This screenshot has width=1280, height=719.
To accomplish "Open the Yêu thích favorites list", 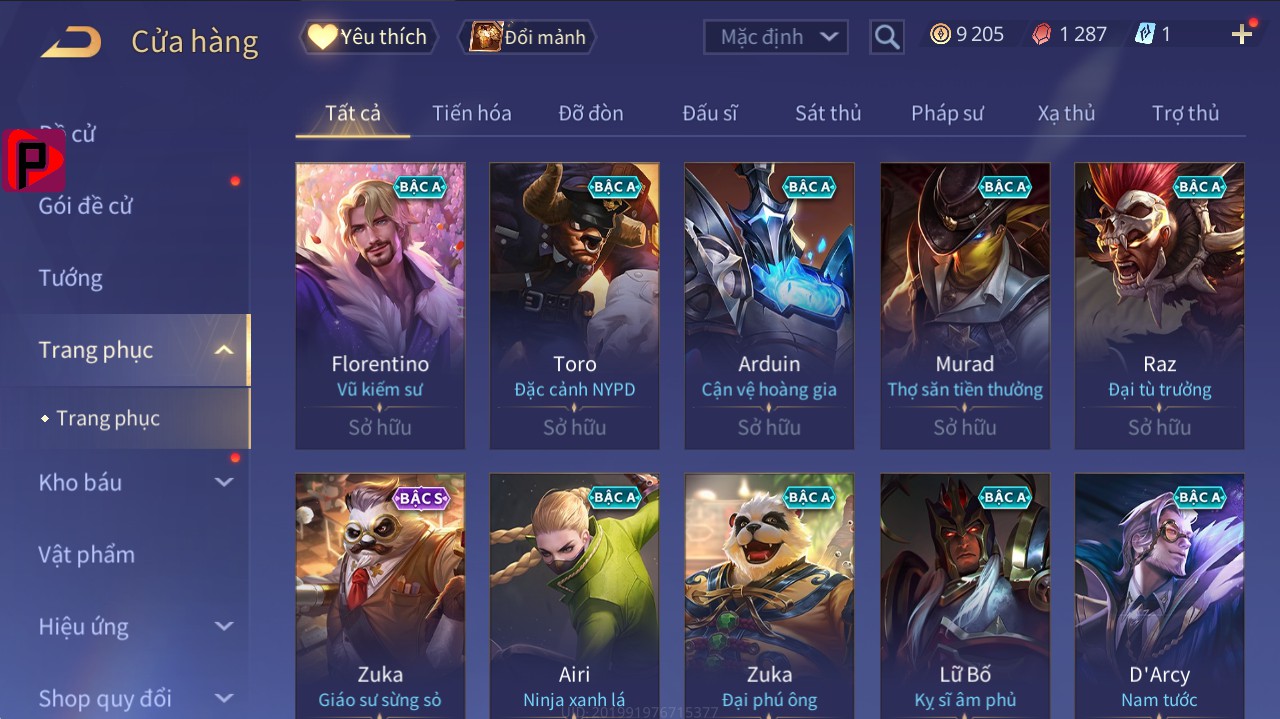I will click(368, 37).
